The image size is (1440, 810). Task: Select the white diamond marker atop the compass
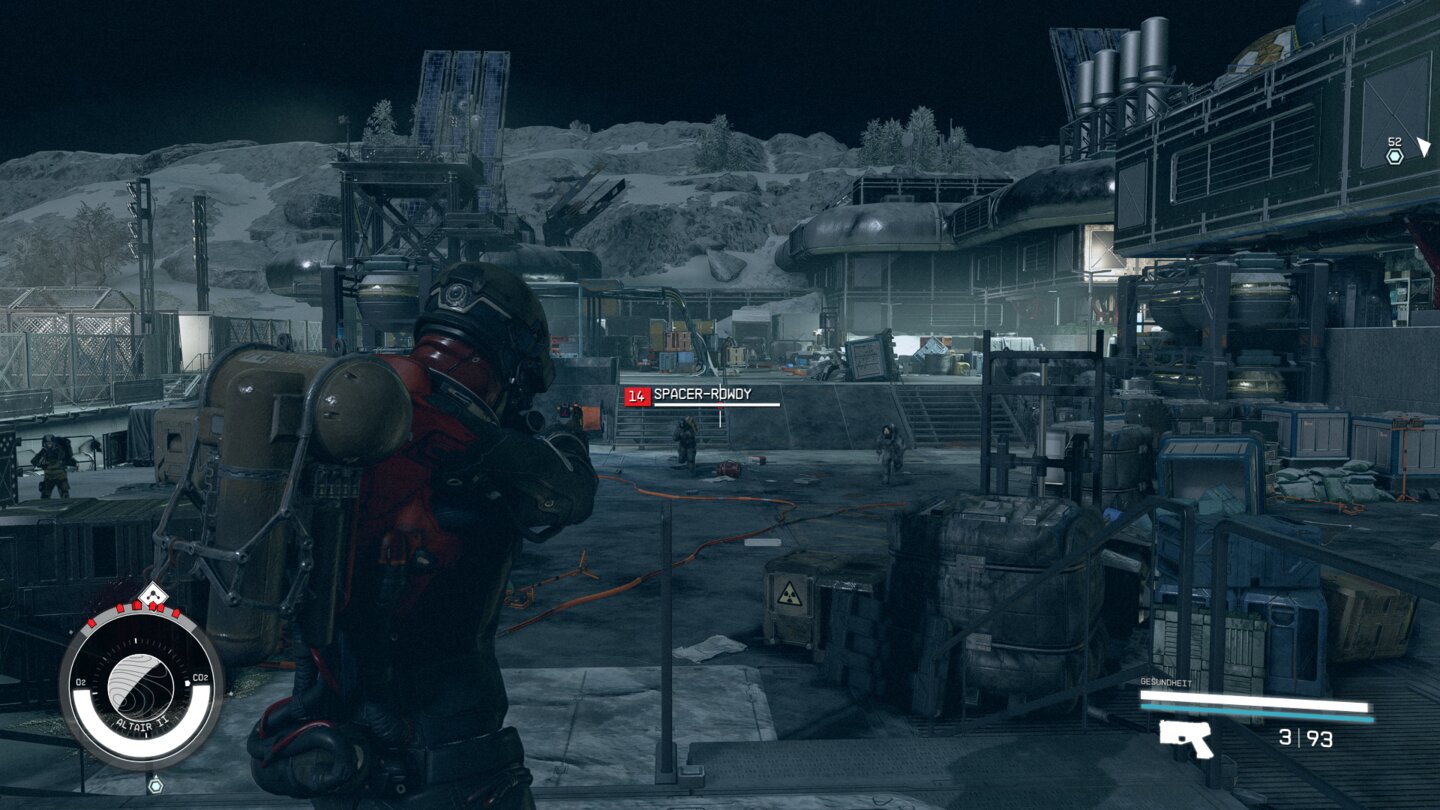click(x=150, y=595)
